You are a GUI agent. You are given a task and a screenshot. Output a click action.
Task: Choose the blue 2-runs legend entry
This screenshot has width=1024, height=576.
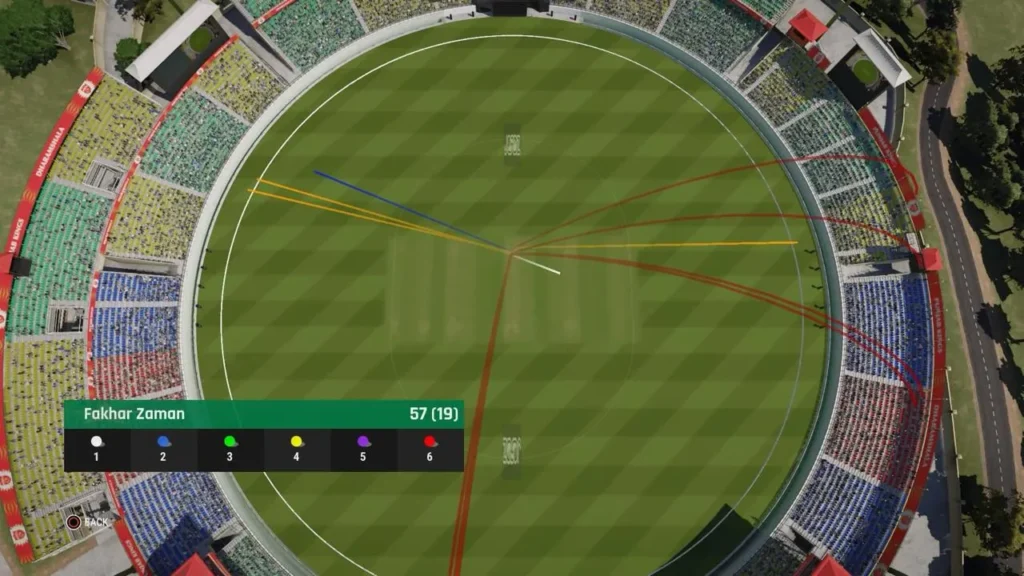coord(163,447)
